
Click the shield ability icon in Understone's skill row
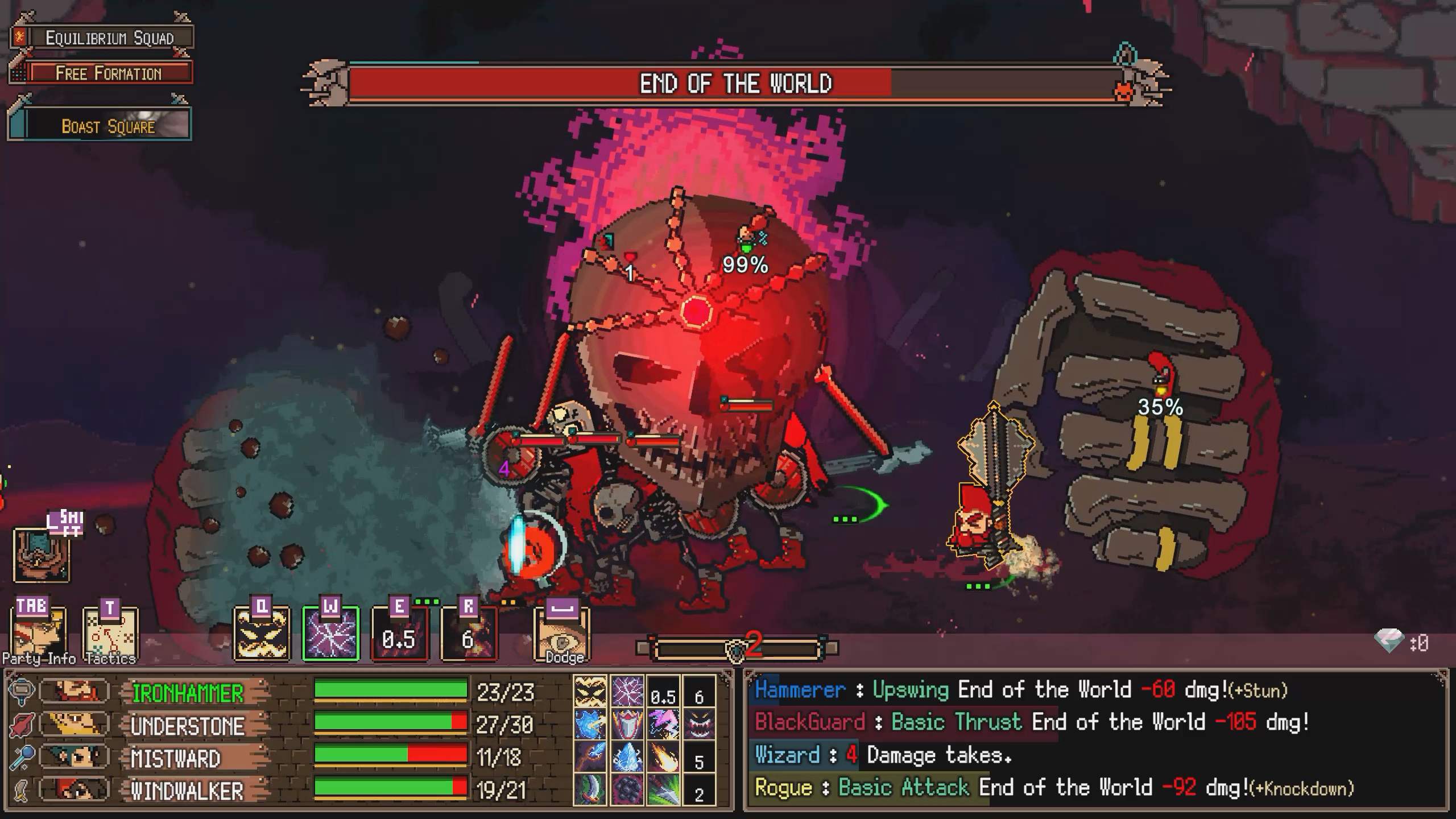click(x=628, y=723)
